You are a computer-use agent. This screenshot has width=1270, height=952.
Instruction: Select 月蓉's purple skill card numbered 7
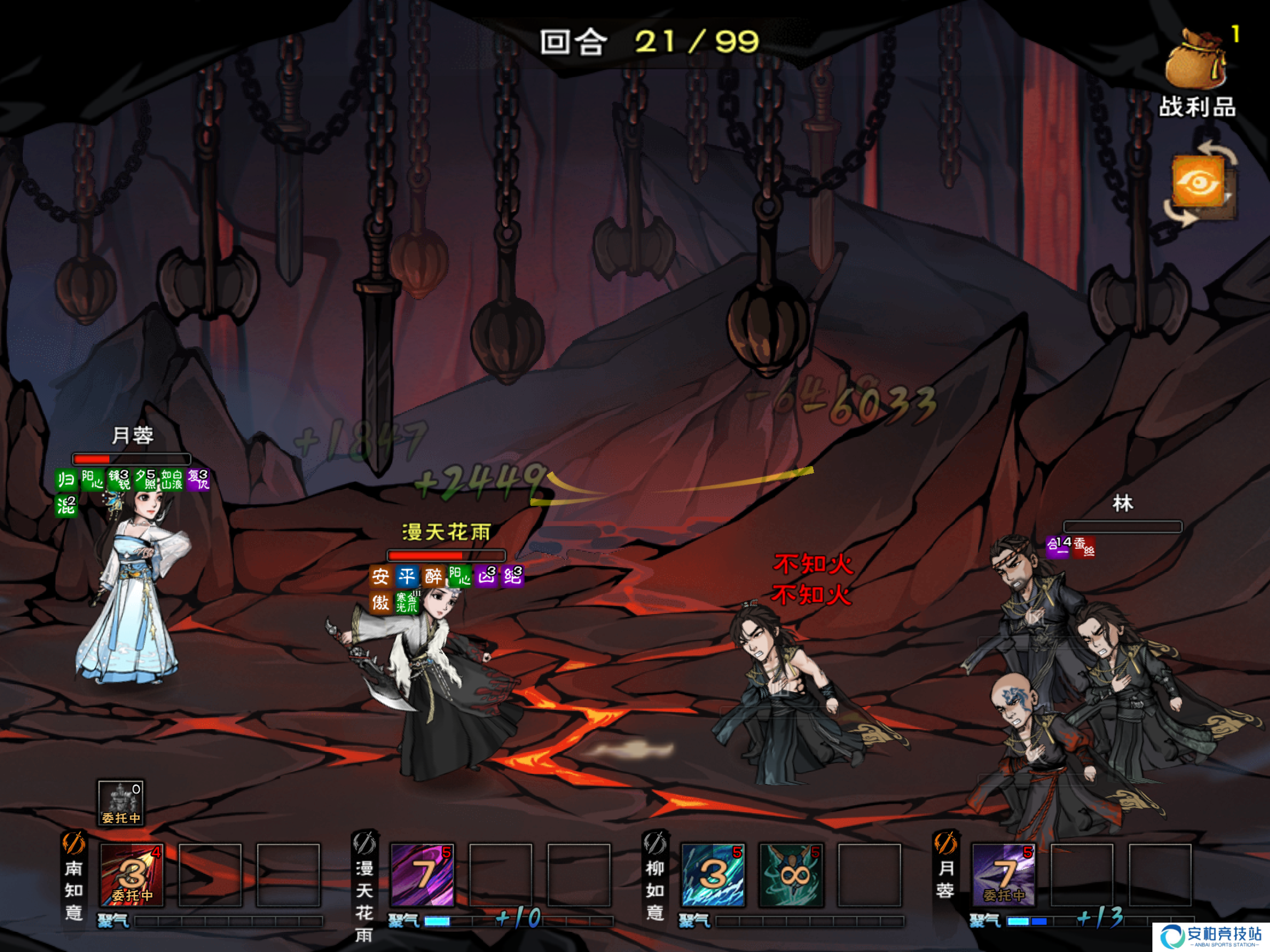[1003, 874]
